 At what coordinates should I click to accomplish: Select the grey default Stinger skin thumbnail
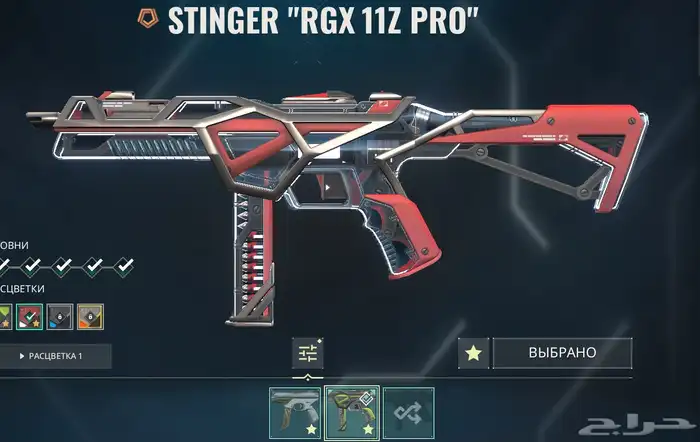click(294, 413)
